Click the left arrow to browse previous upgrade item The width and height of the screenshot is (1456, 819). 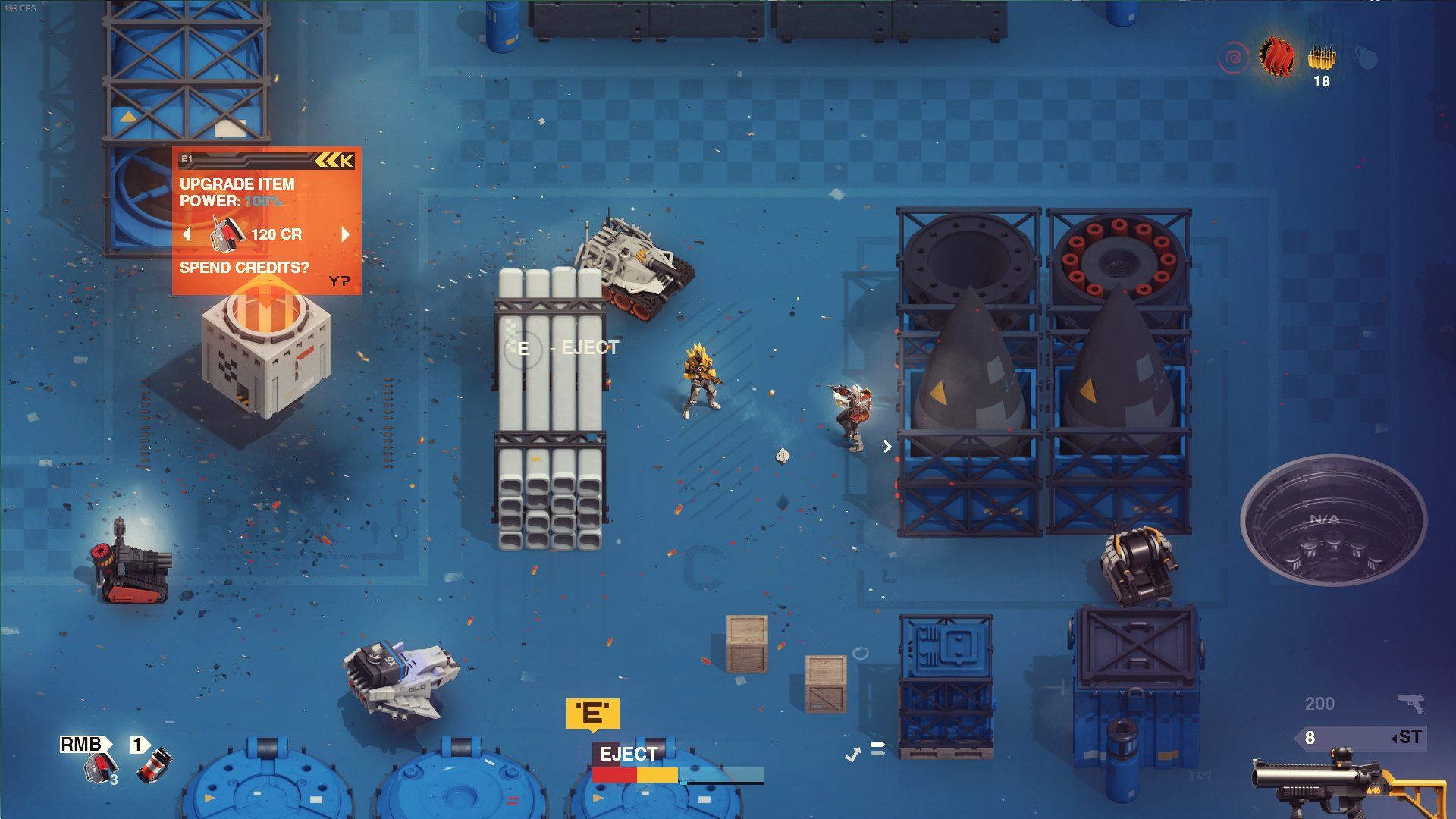187,234
